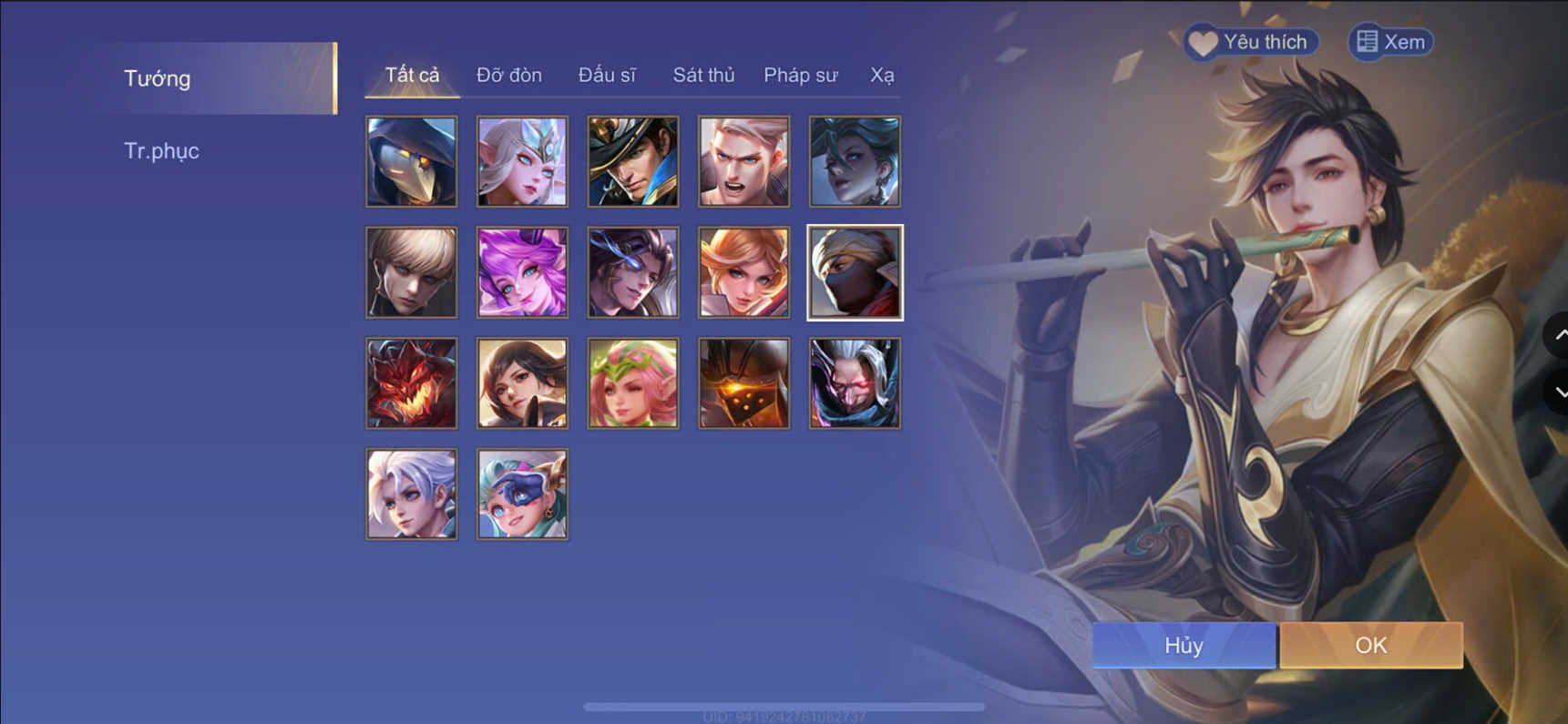Click the down chevron on the right edge
The height and width of the screenshot is (724, 1568).
click(1562, 392)
